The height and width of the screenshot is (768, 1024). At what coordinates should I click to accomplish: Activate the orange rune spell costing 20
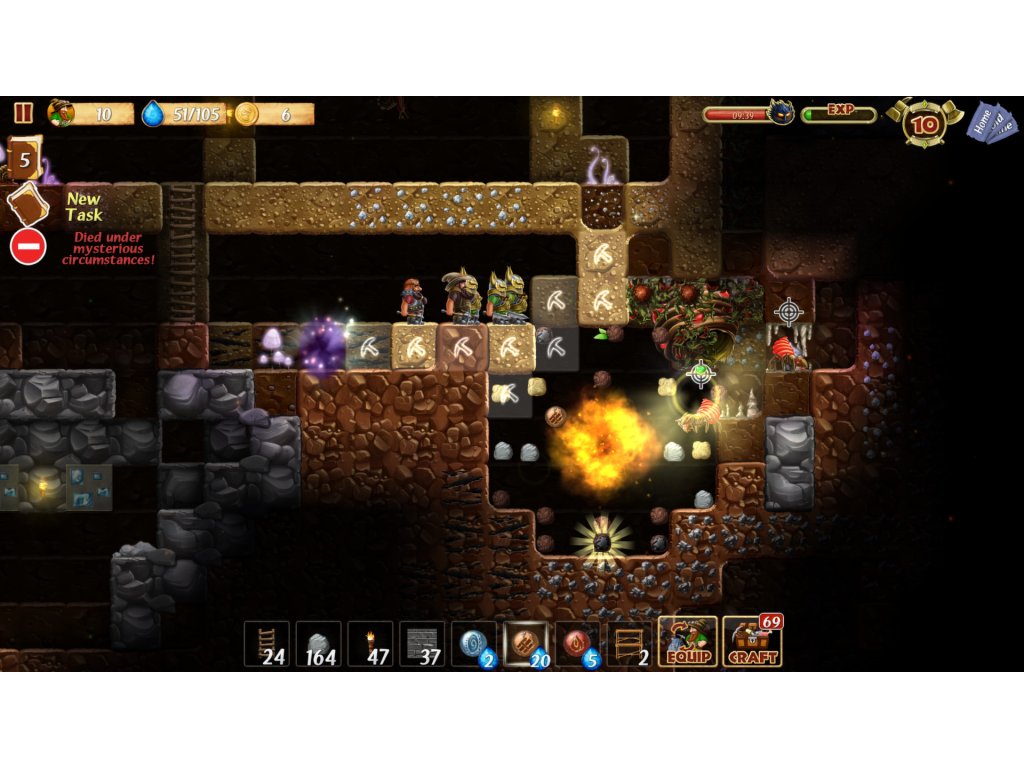(525, 644)
